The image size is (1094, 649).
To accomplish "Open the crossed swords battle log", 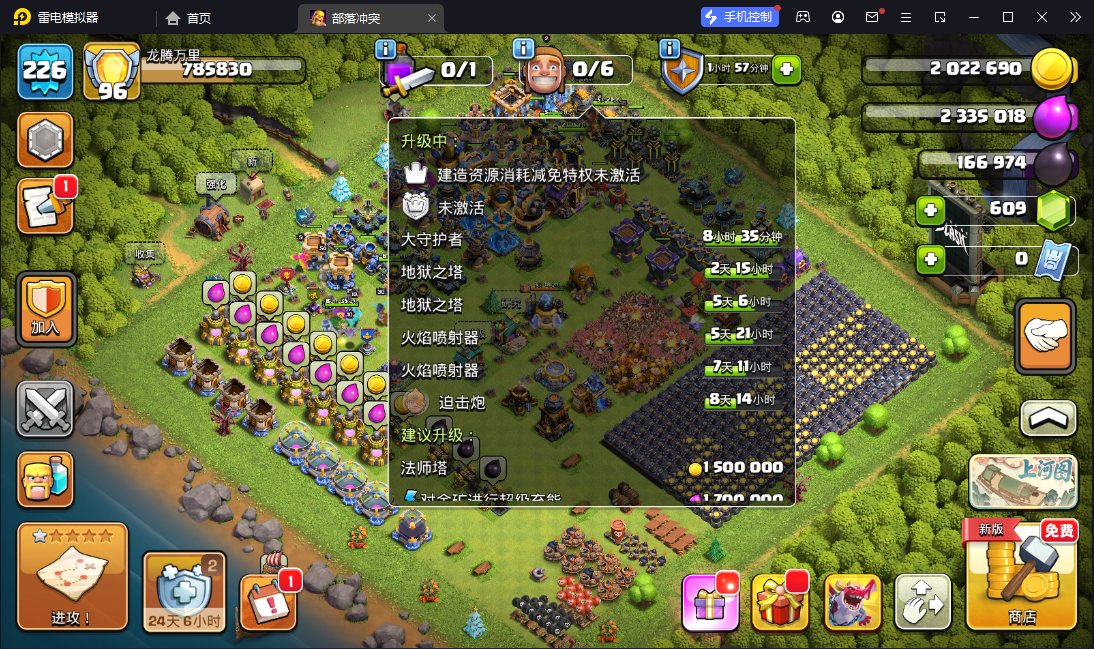I will [x=46, y=410].
